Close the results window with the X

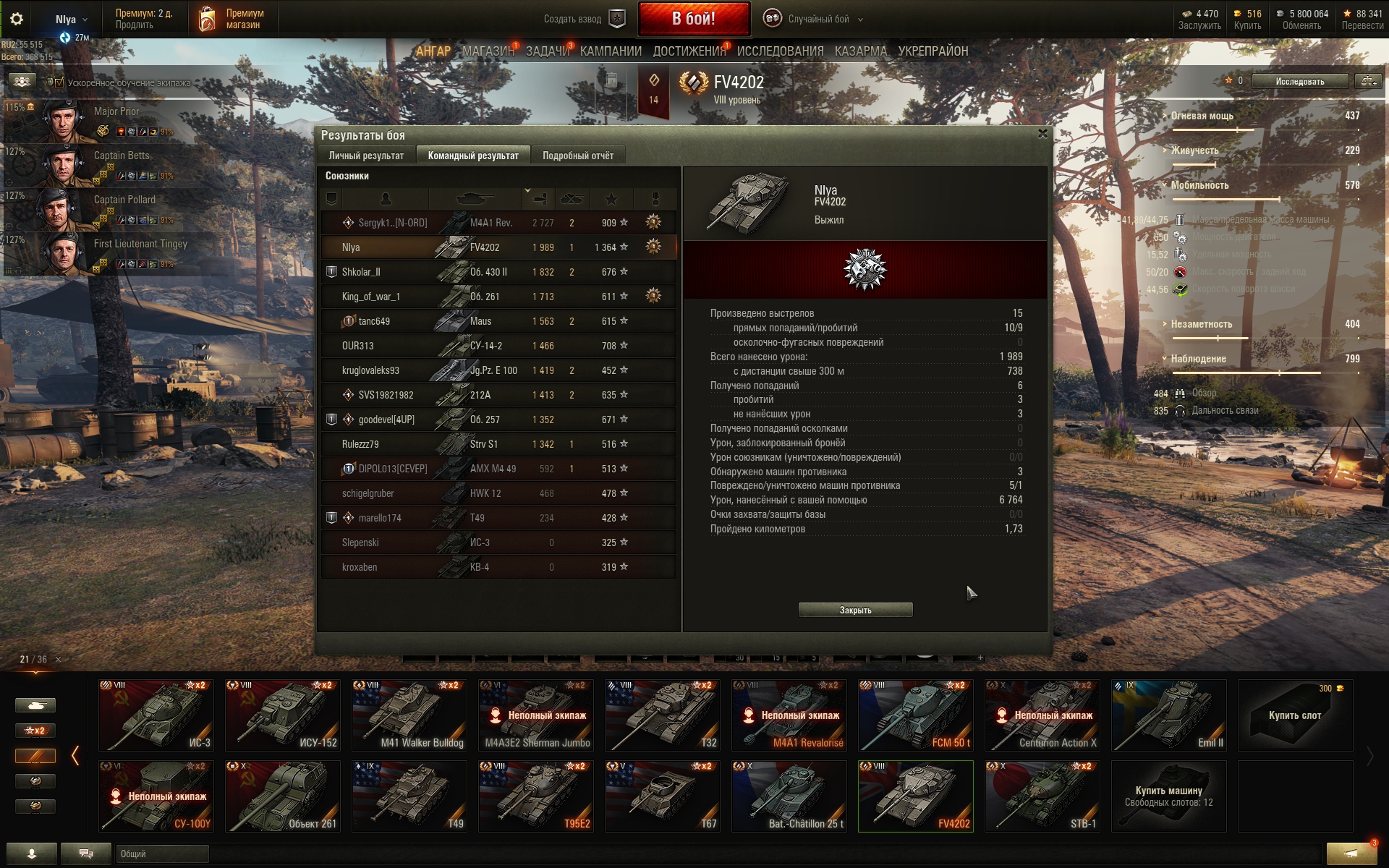pos(1042,134)
